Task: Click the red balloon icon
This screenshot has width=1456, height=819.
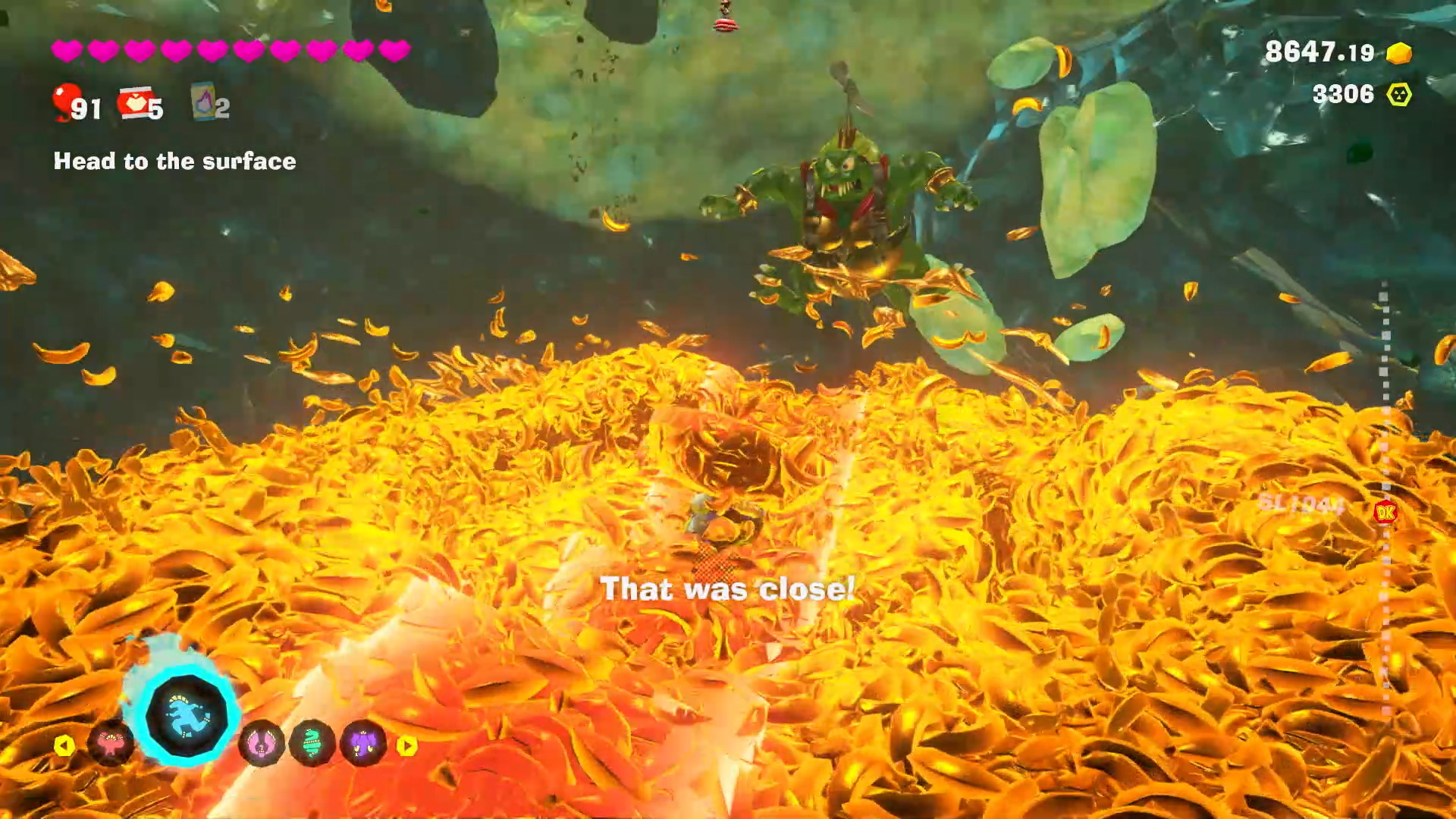Action: tap(67, 102)
